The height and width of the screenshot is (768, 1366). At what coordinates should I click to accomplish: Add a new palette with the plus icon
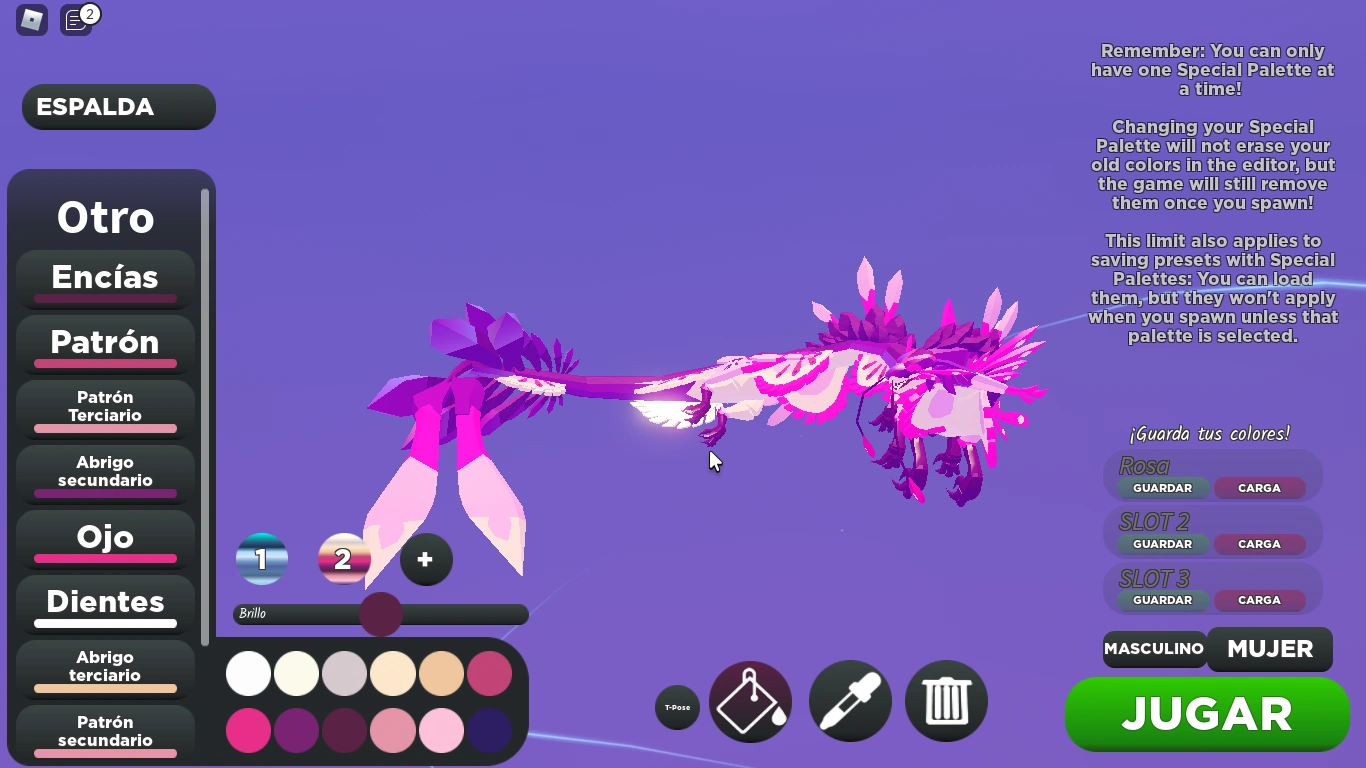(426, 560)
